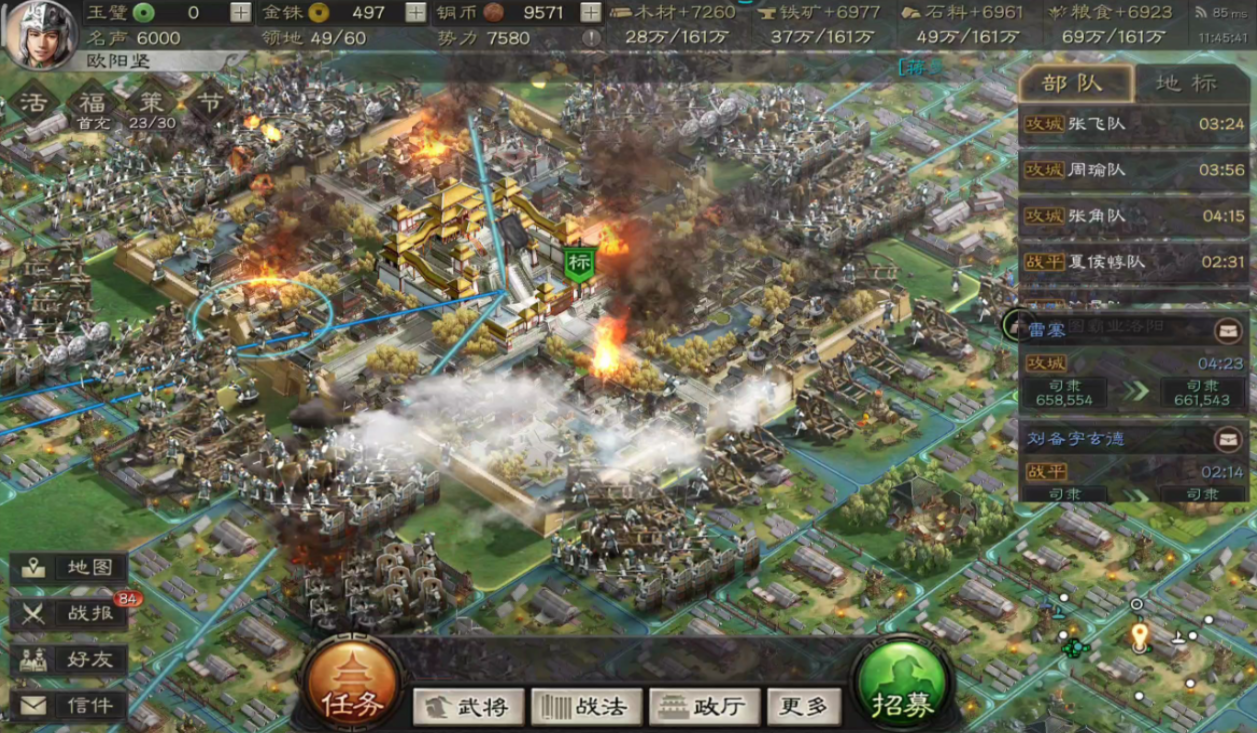Viewport: 1257px width, 733px height.
Task: Open the 政厅 government hall menu
Action: click(x=704, y=707)
